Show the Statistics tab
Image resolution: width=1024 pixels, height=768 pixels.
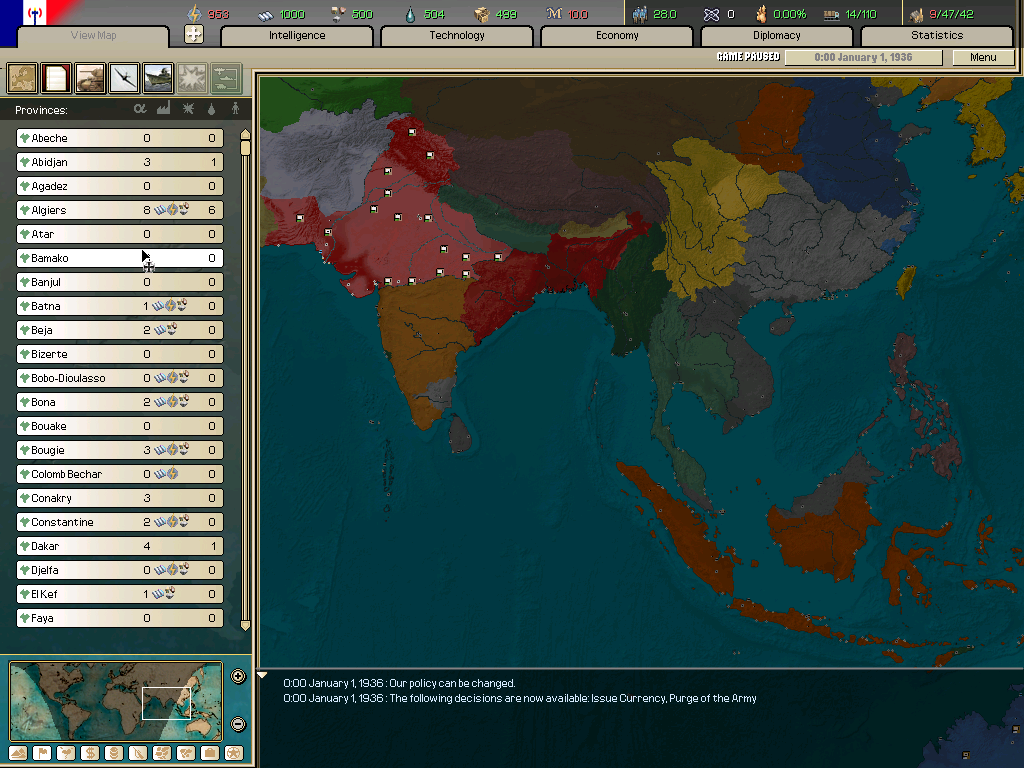(x=937, y=36)
